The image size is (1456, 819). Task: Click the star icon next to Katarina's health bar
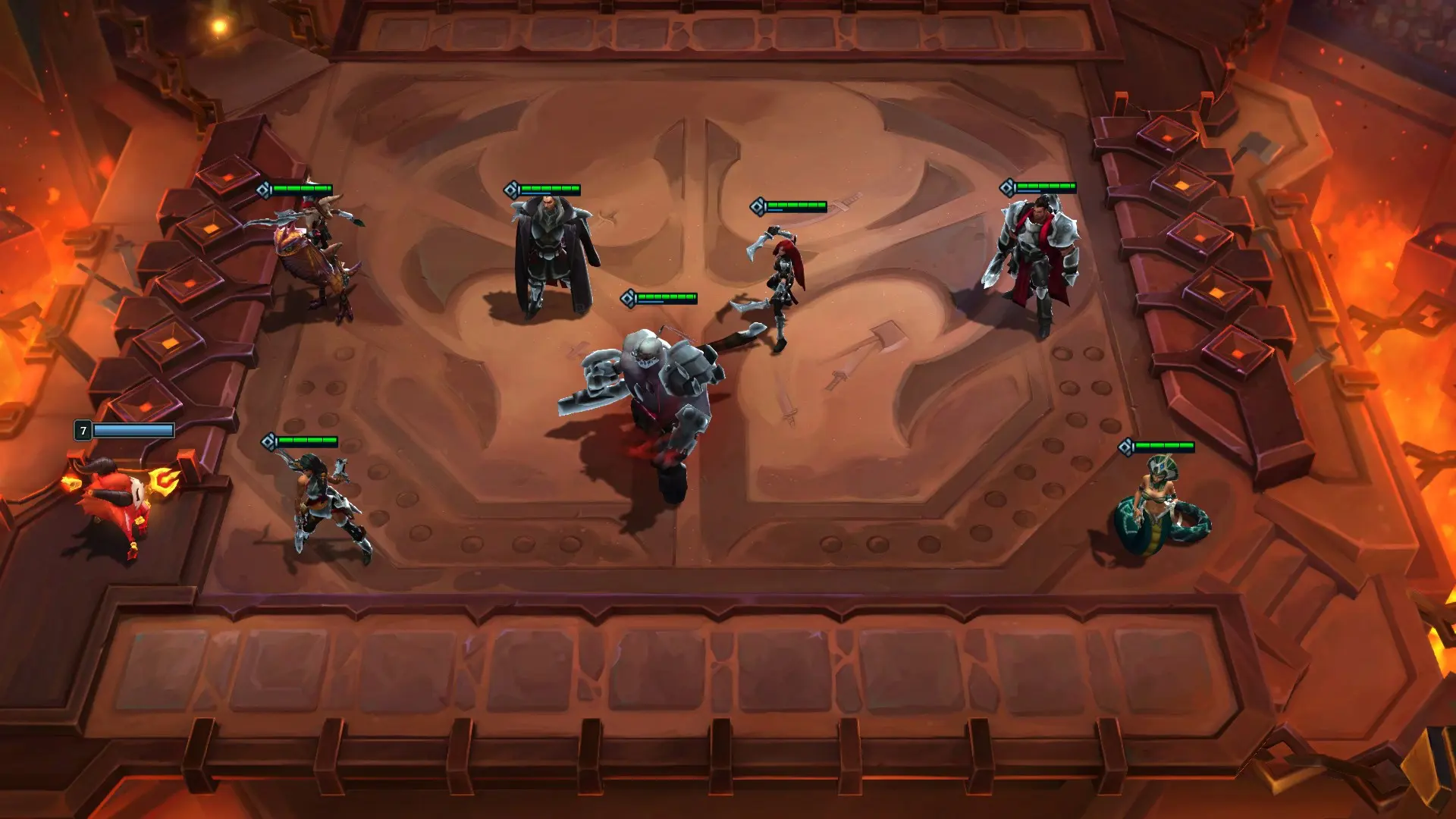pyautogui.click(x=757, y=205)
